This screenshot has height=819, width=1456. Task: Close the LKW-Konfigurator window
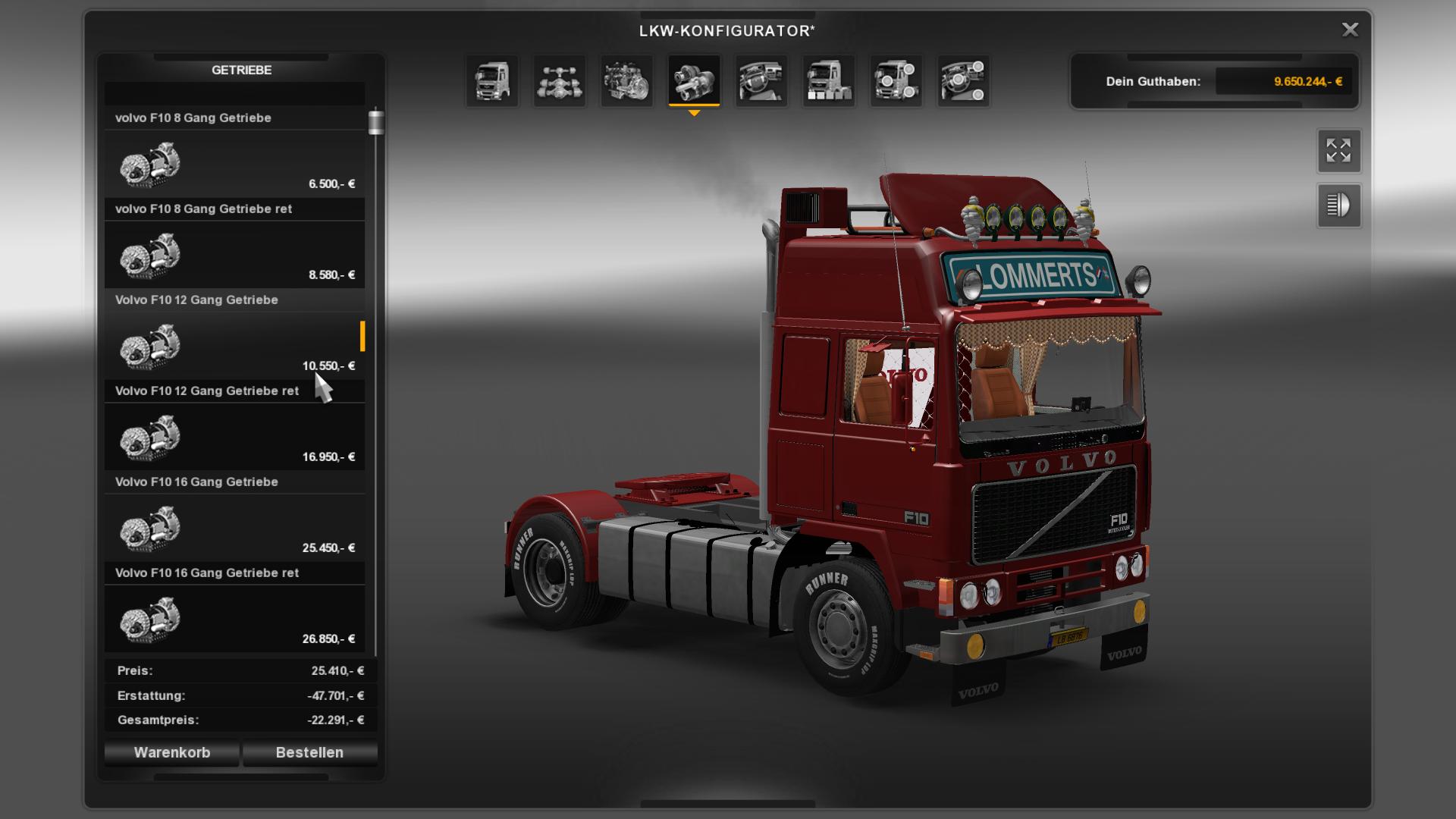pyautogui.click(x=1350, y=30)
